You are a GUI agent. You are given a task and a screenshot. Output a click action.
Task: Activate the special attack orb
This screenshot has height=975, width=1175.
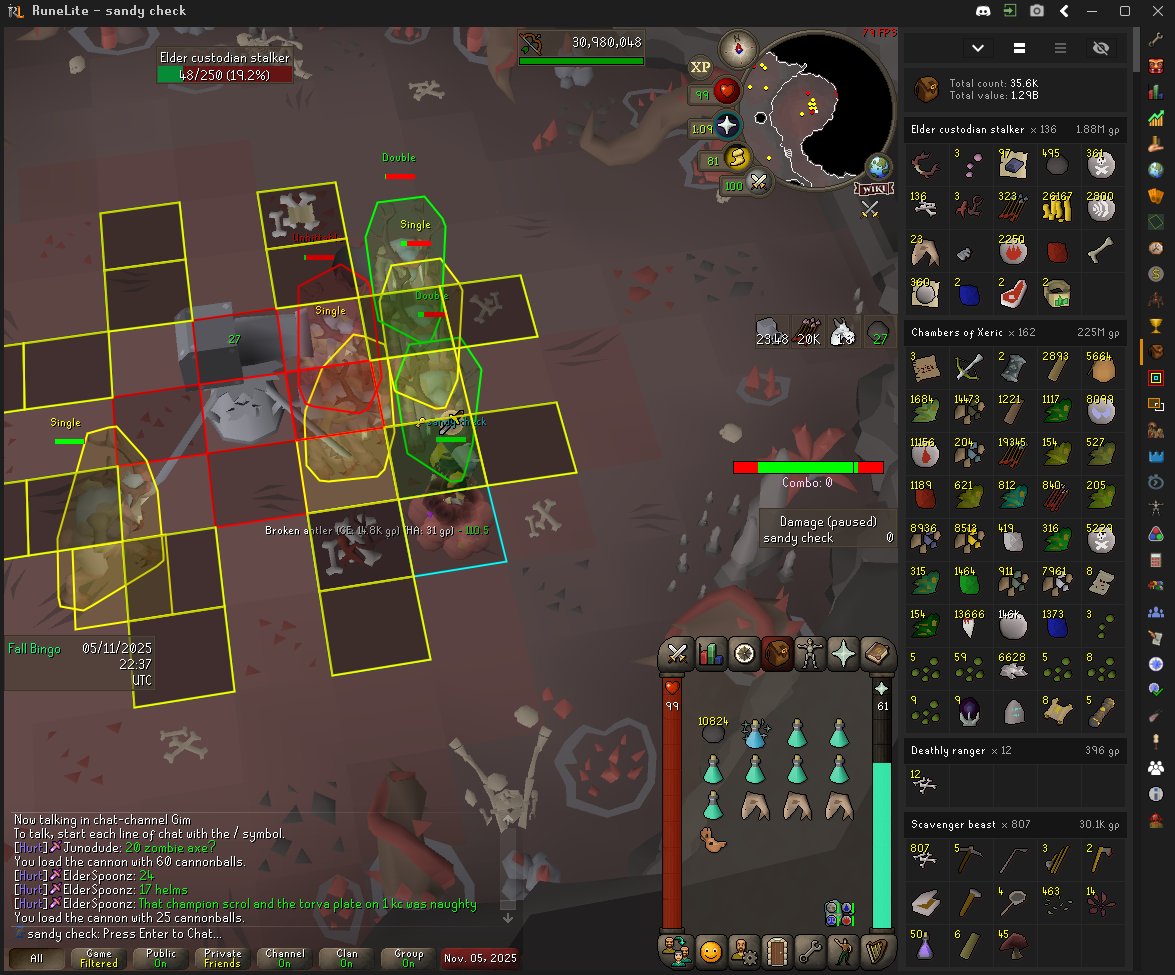point(759,183)
